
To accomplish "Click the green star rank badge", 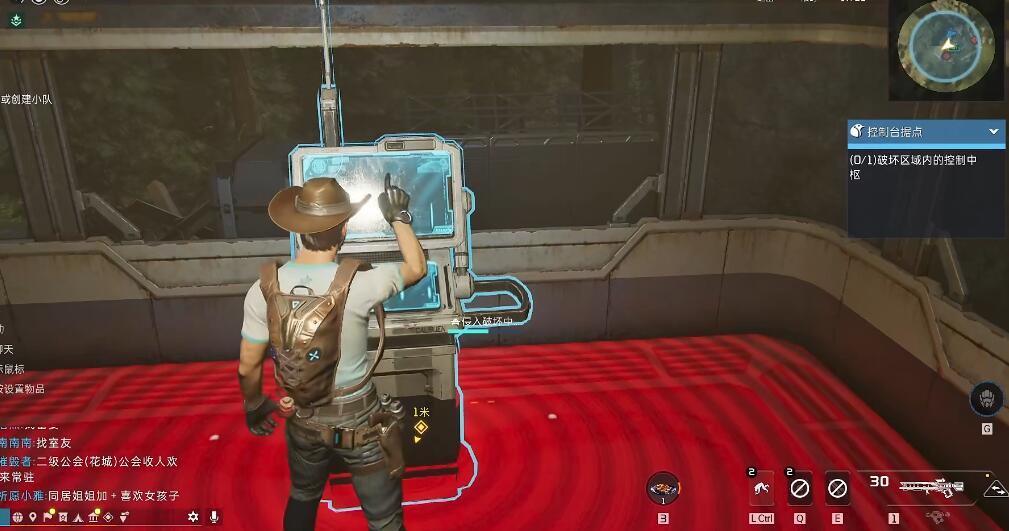I will (x=17, y=19).
